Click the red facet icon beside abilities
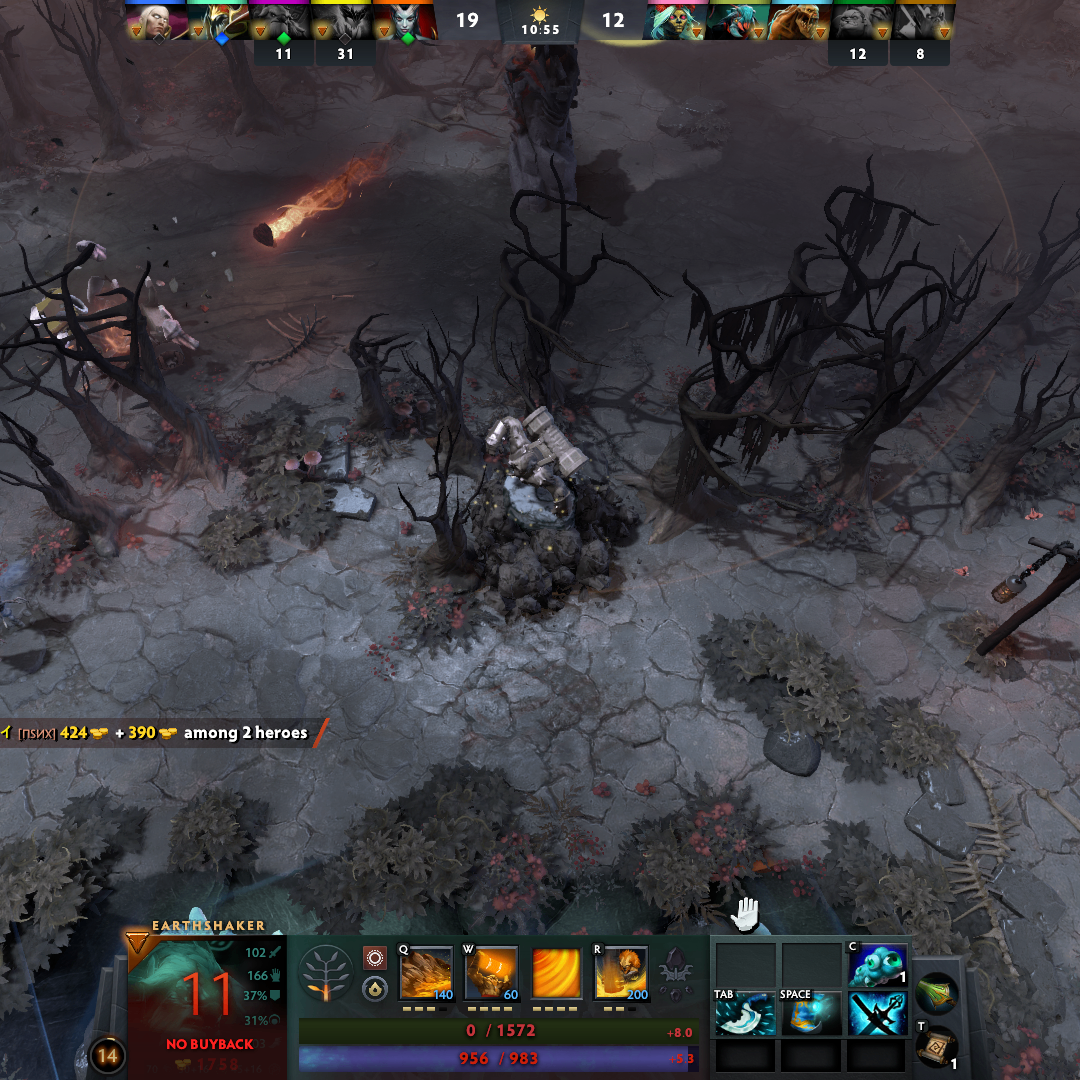 tap(375, 957)
